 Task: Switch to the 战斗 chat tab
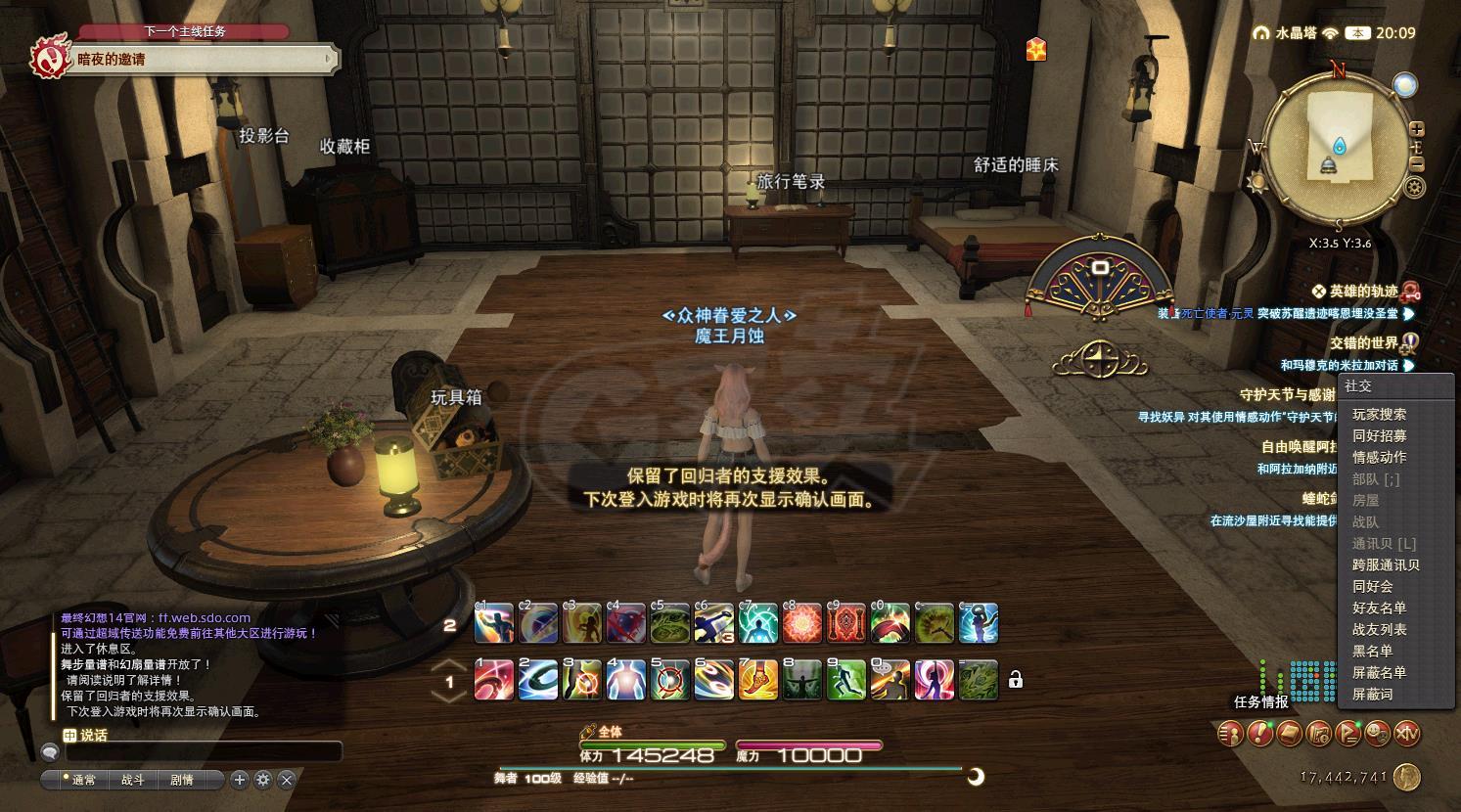132,780
